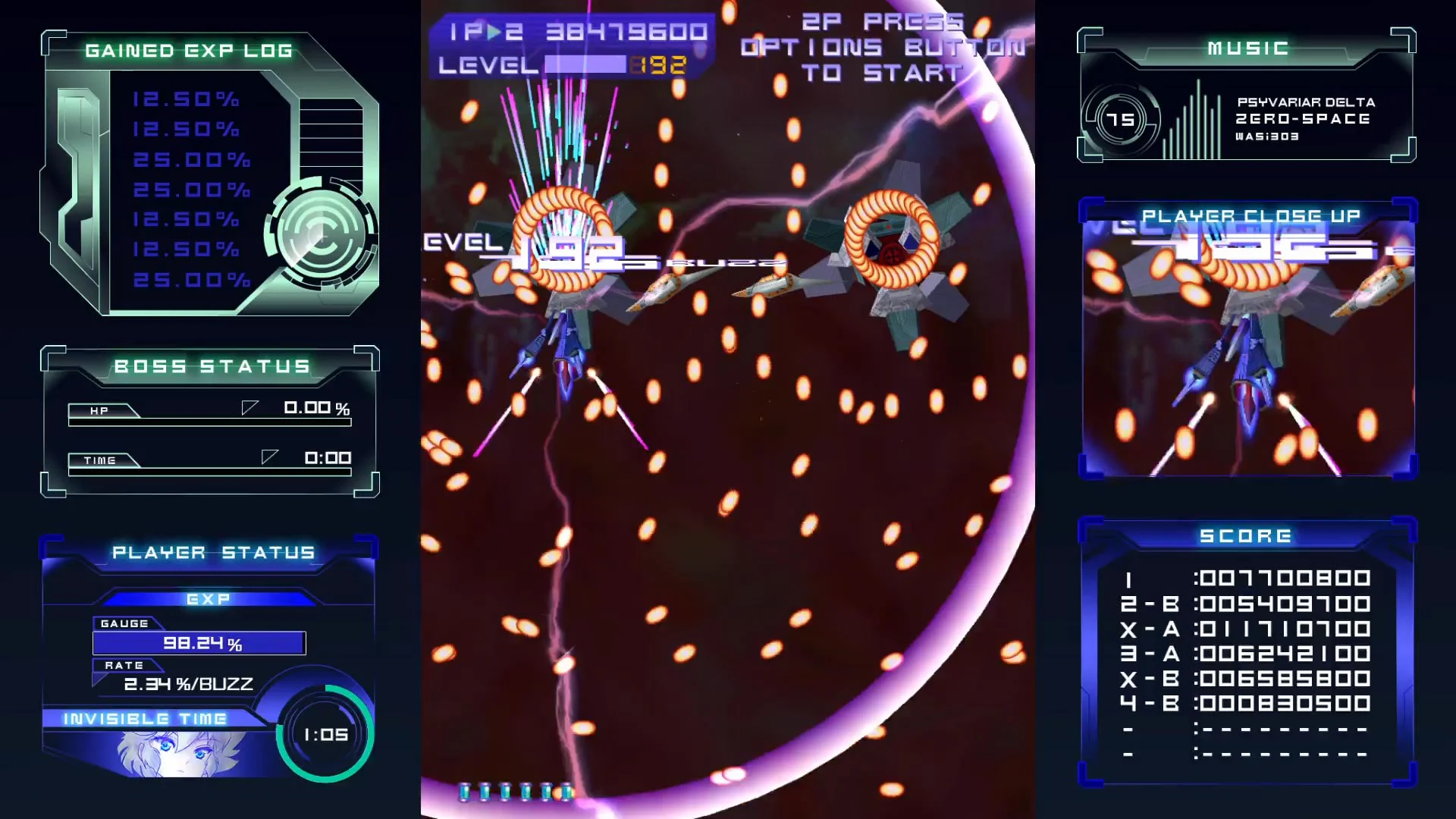Select the Gained EXP Log panel header
1456x819 pixels.
point(188,51)
